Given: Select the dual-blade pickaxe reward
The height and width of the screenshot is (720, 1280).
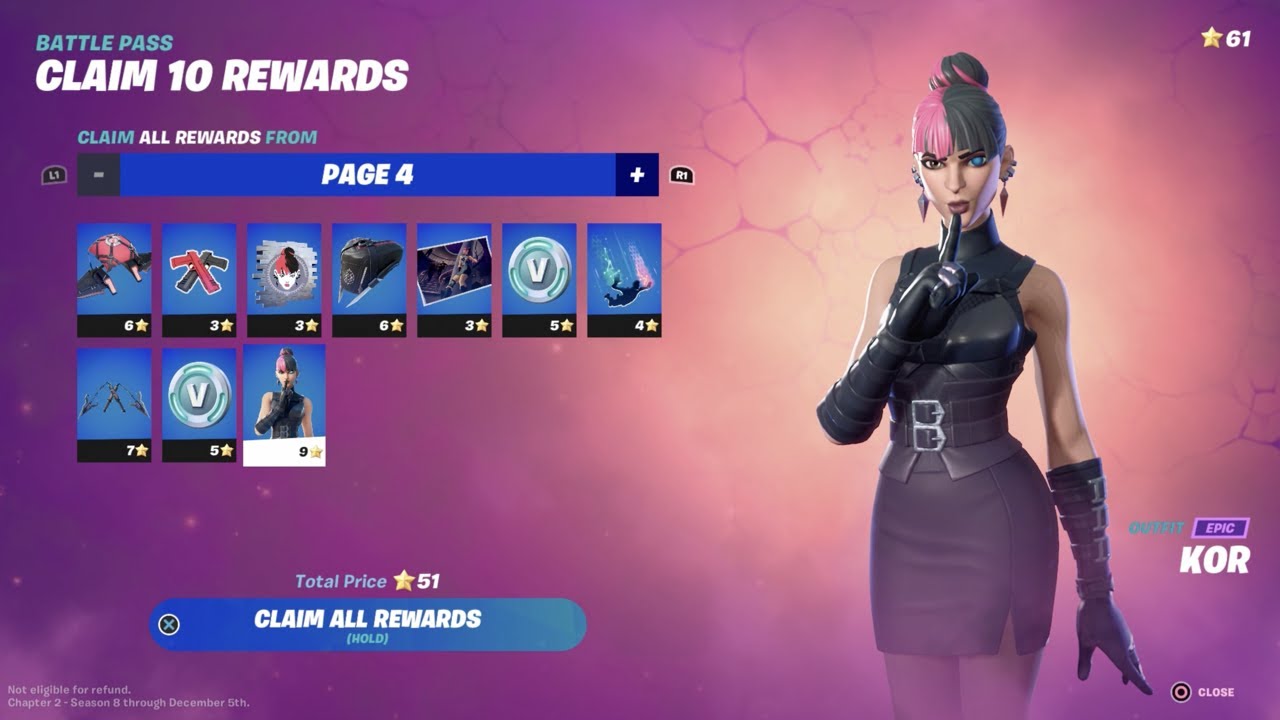Looking at the screenshot, I should coord(114,400).
